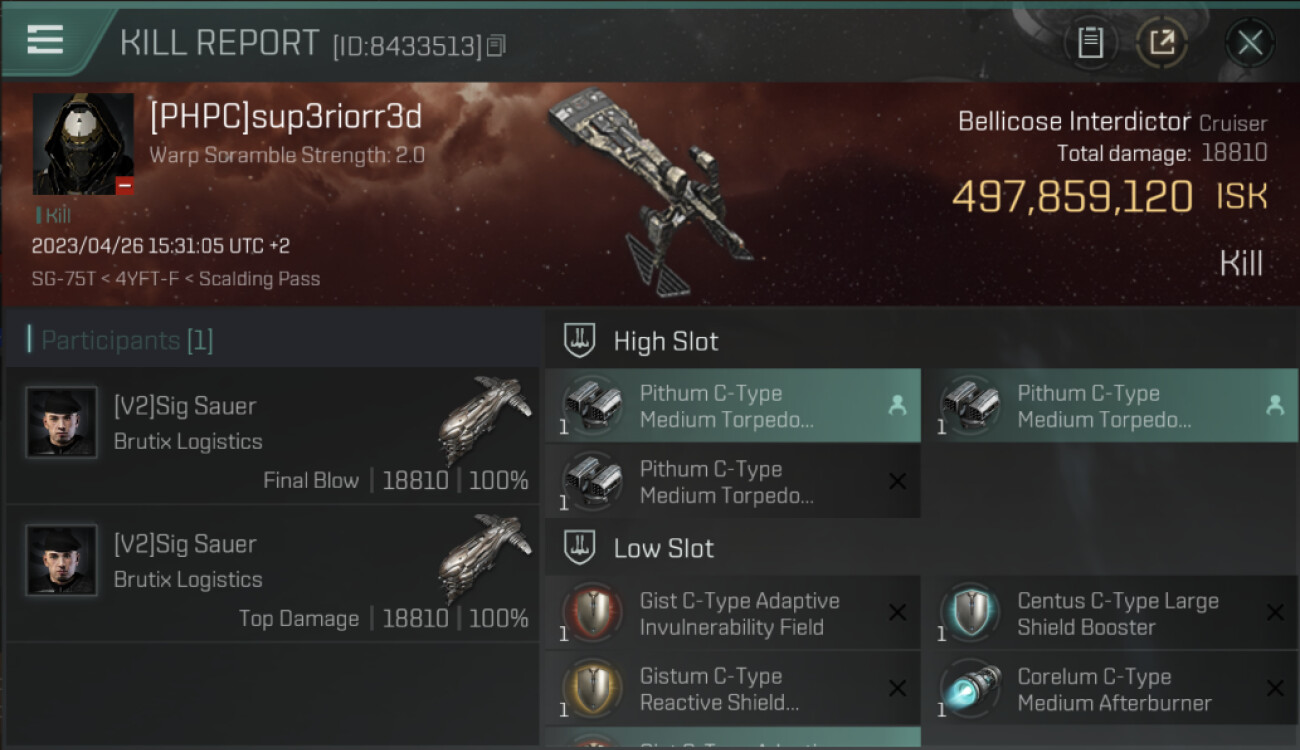This screenshot has height=750, width=1300.
Task: Click the clipboard icon button
Action: click(x=1090, y=42)
